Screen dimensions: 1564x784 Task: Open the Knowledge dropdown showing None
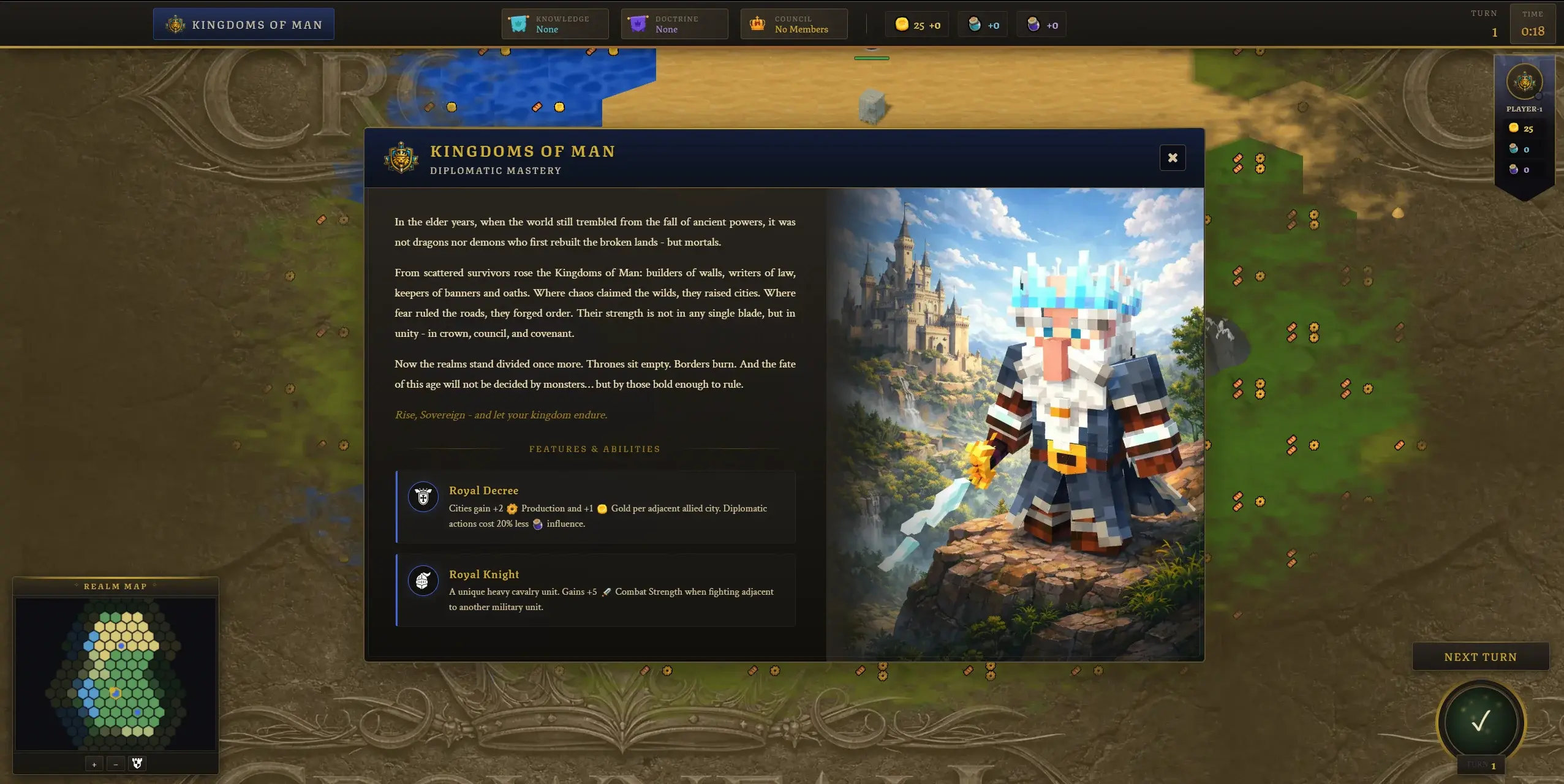click(x=554, y=23)
